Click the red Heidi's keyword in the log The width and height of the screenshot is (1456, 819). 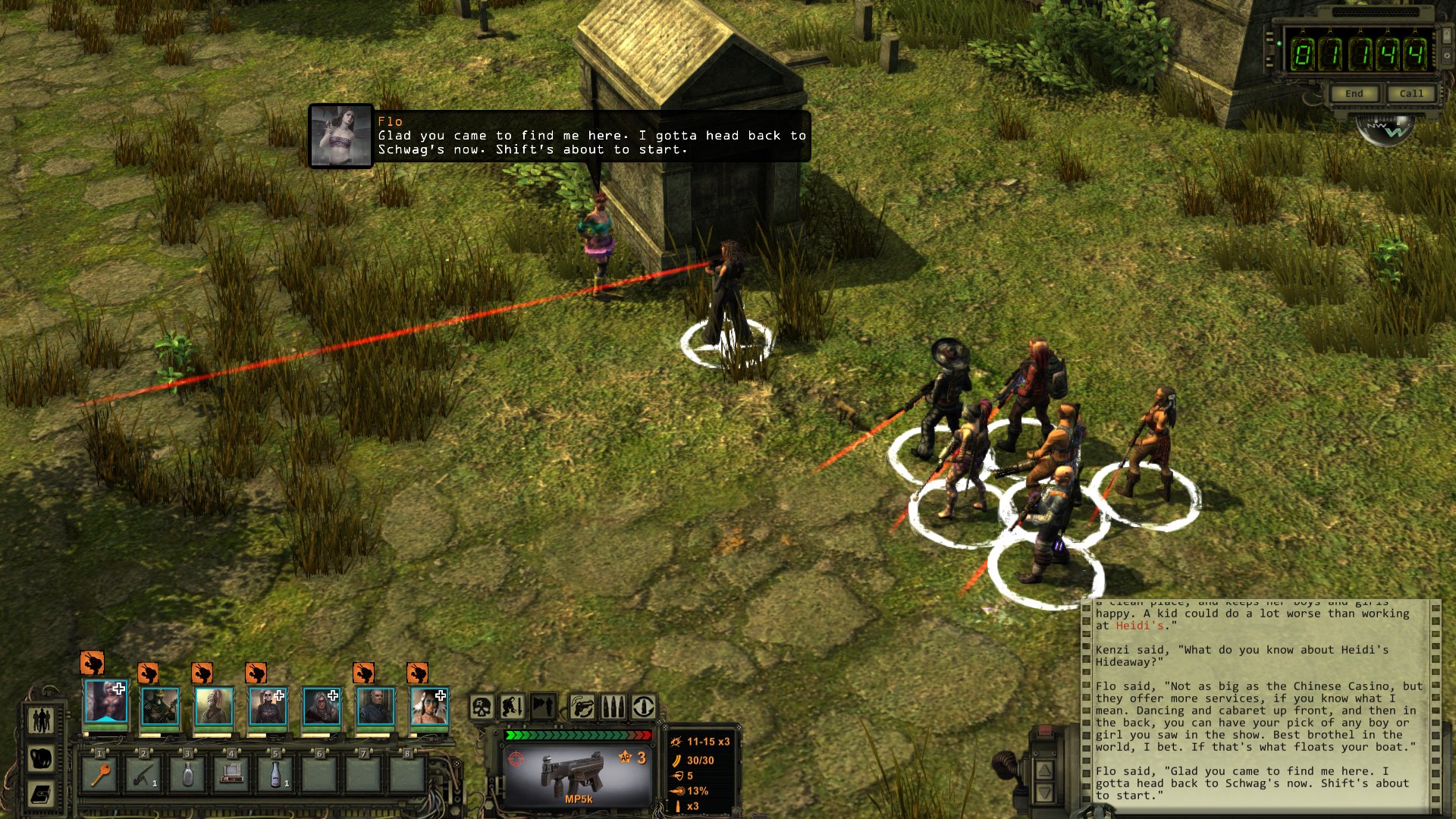[1139, 626]
